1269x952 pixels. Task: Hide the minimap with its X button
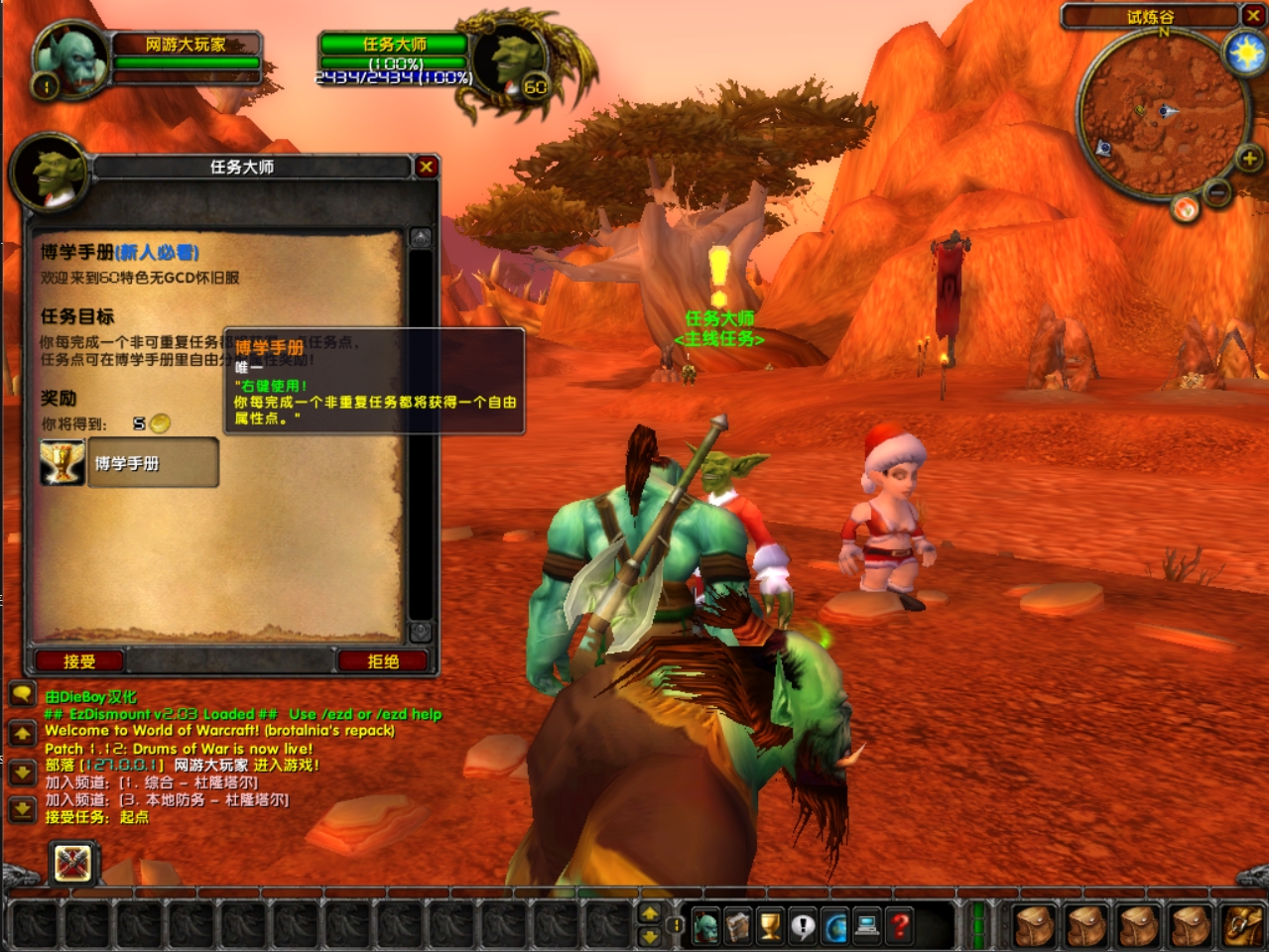click(1253, 16)
